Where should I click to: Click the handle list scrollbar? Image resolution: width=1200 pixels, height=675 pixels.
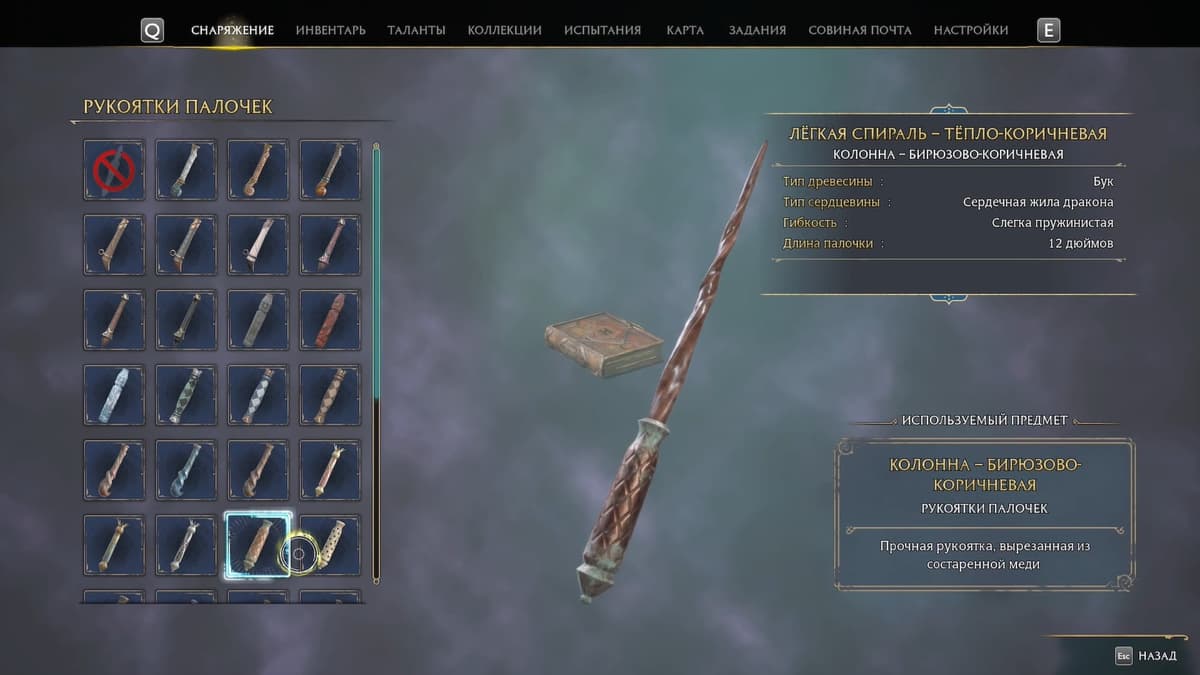pyautogui.click(x=376, y=360)
